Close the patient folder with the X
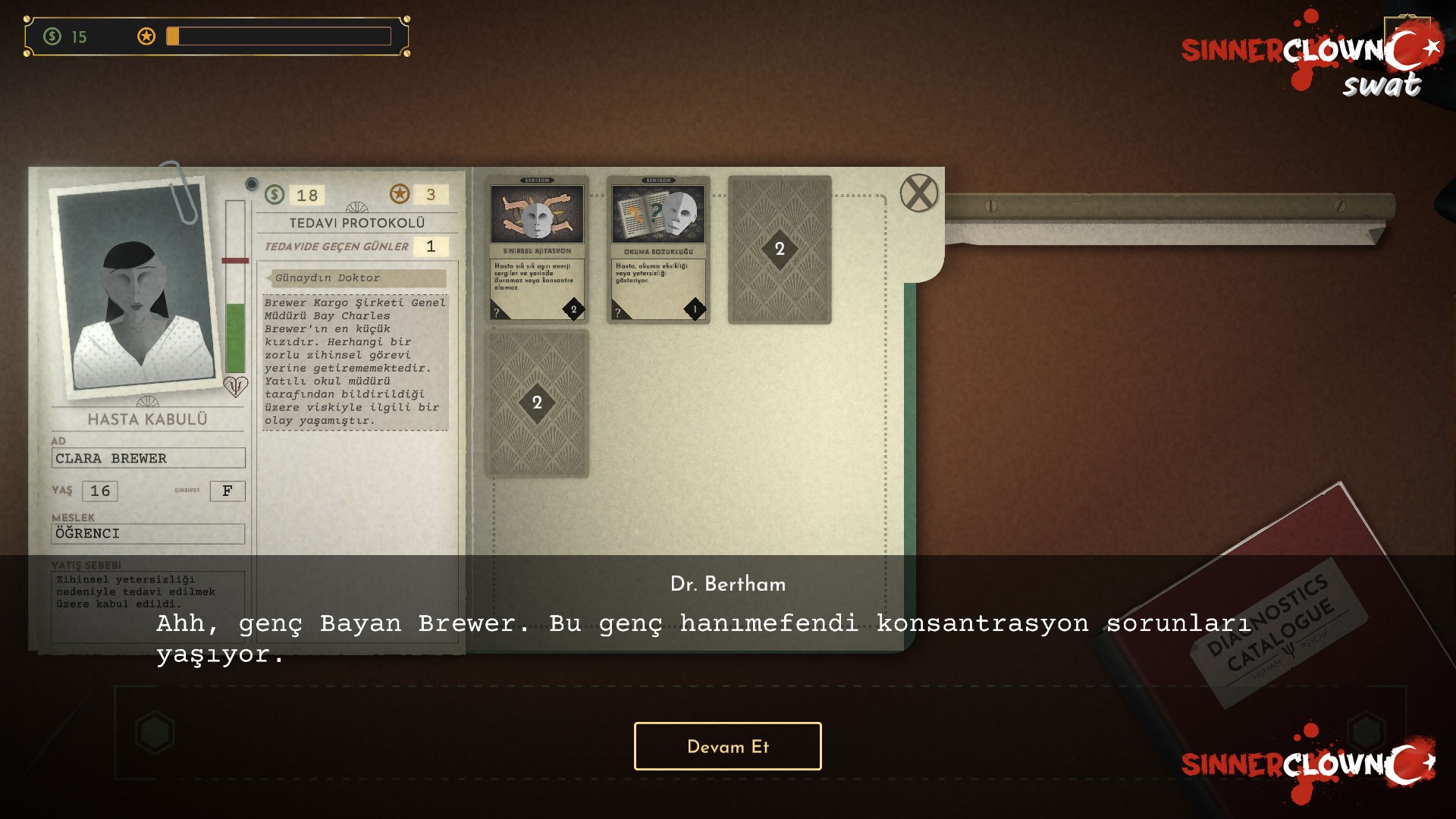1456x819 pixels. coord(918,192)
